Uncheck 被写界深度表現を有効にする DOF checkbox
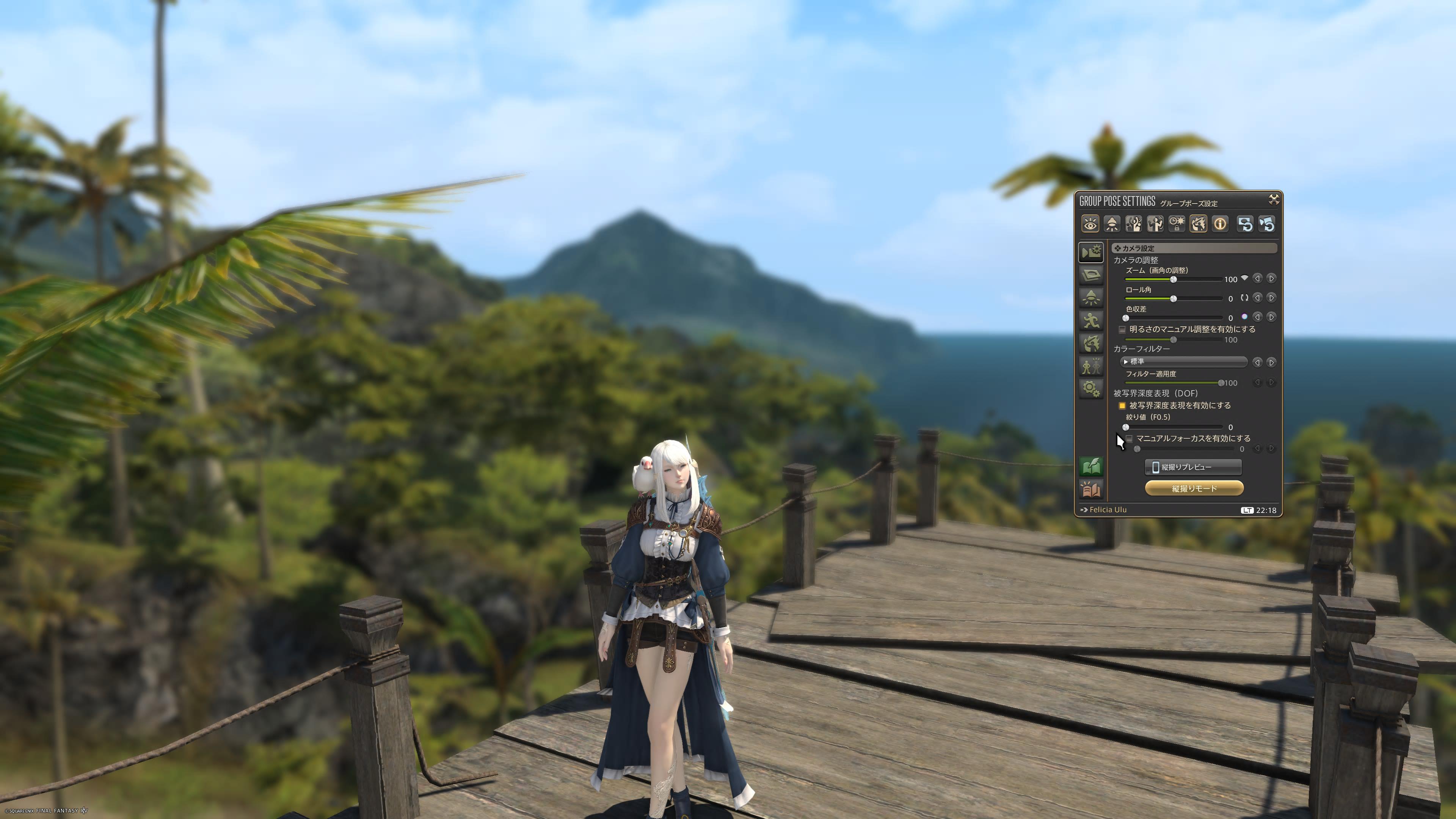Screen dimensions: 1456x819 pos(1122,406)
